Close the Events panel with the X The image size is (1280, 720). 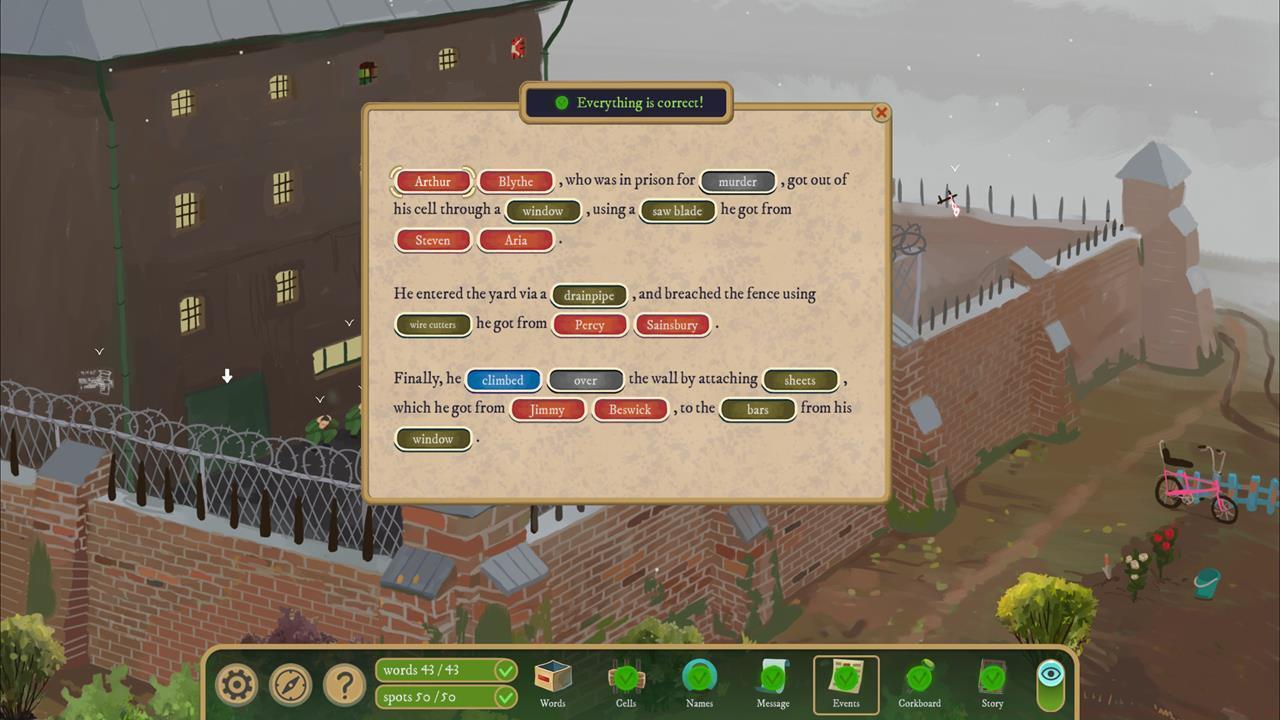[x=881, y=113]
